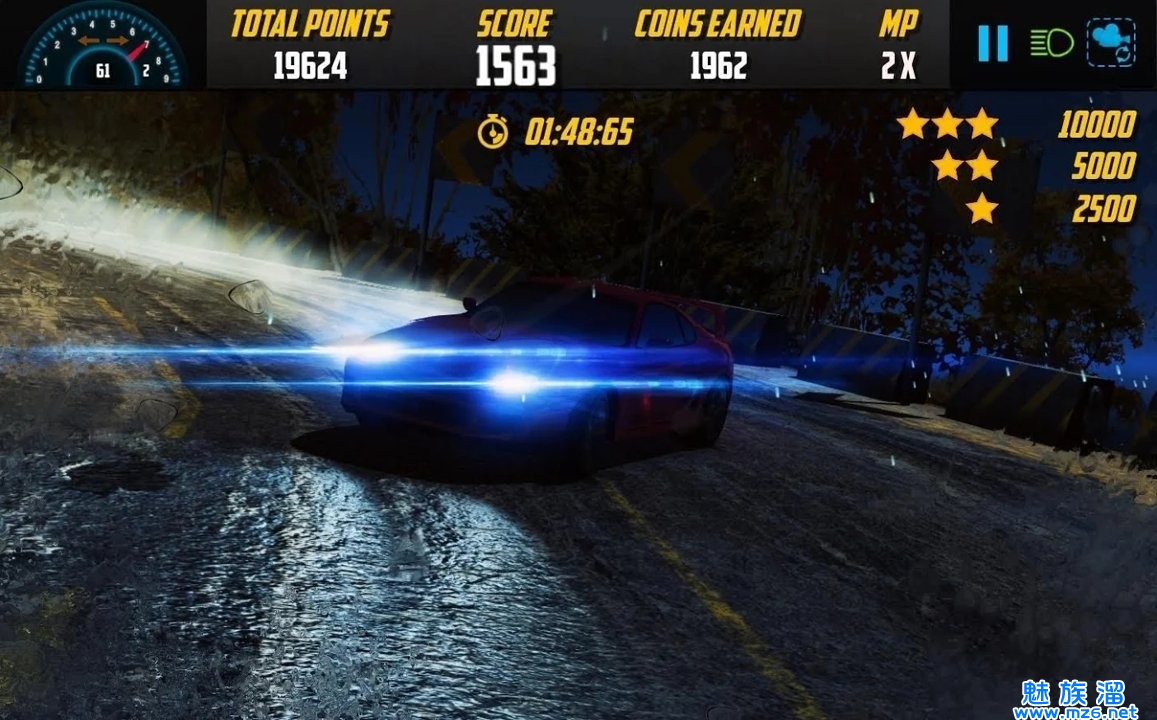Switch view with the camera cycle icon
This screenshot has height=720, width=1157.
pyautogui.click(x=1113, y=44)
